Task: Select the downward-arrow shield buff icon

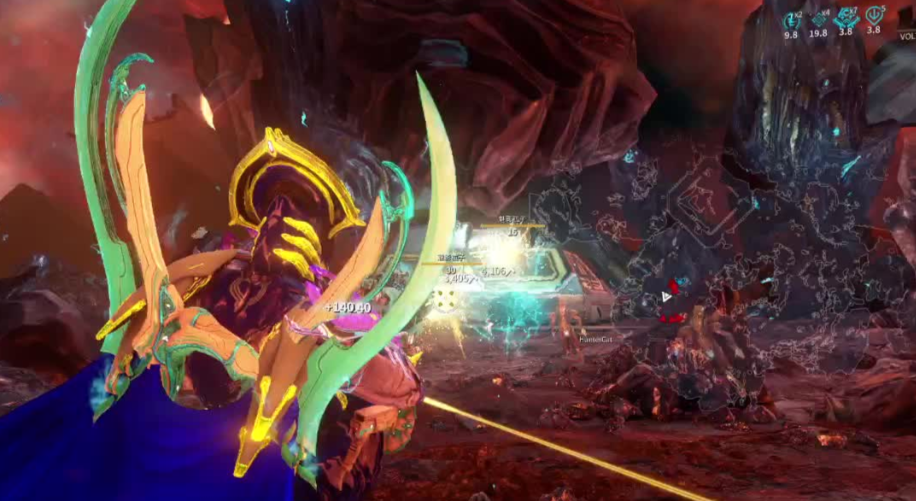Action: (873, 16)
